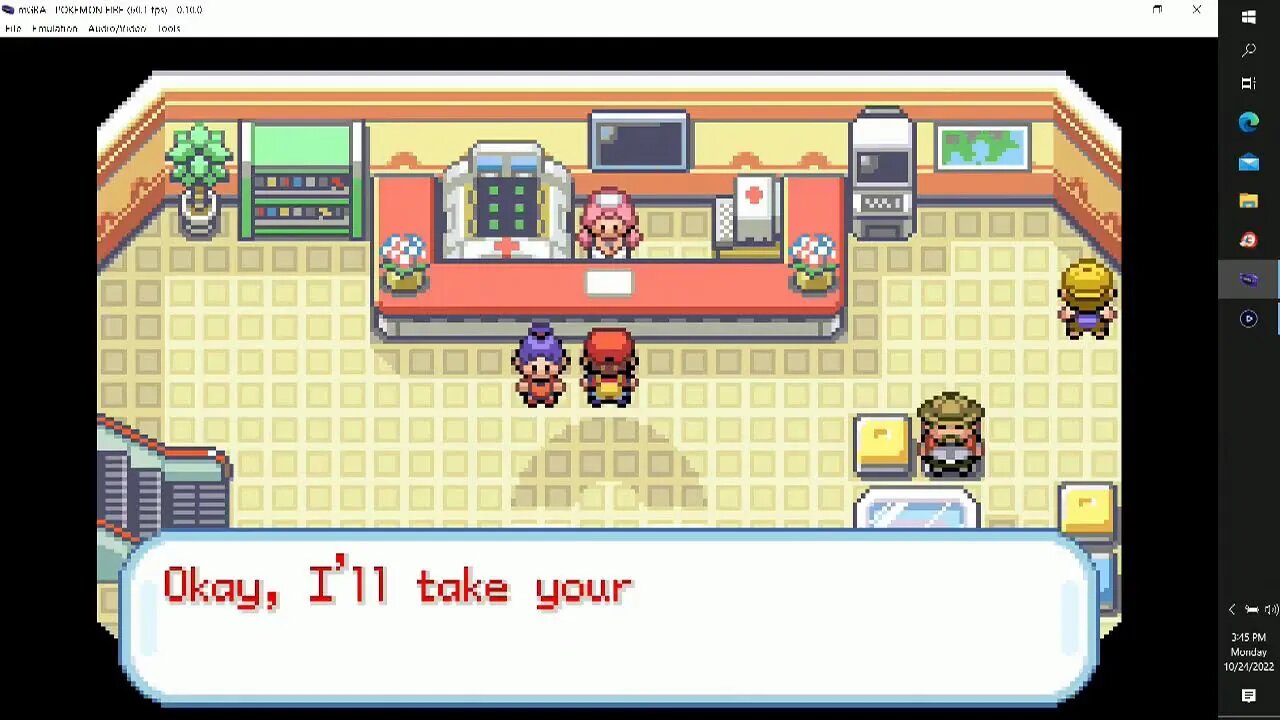The width and height of the screenshot is (1280, 720).
Task: Launch the Mail app from the taskbar
Action: coord(1248,162)
